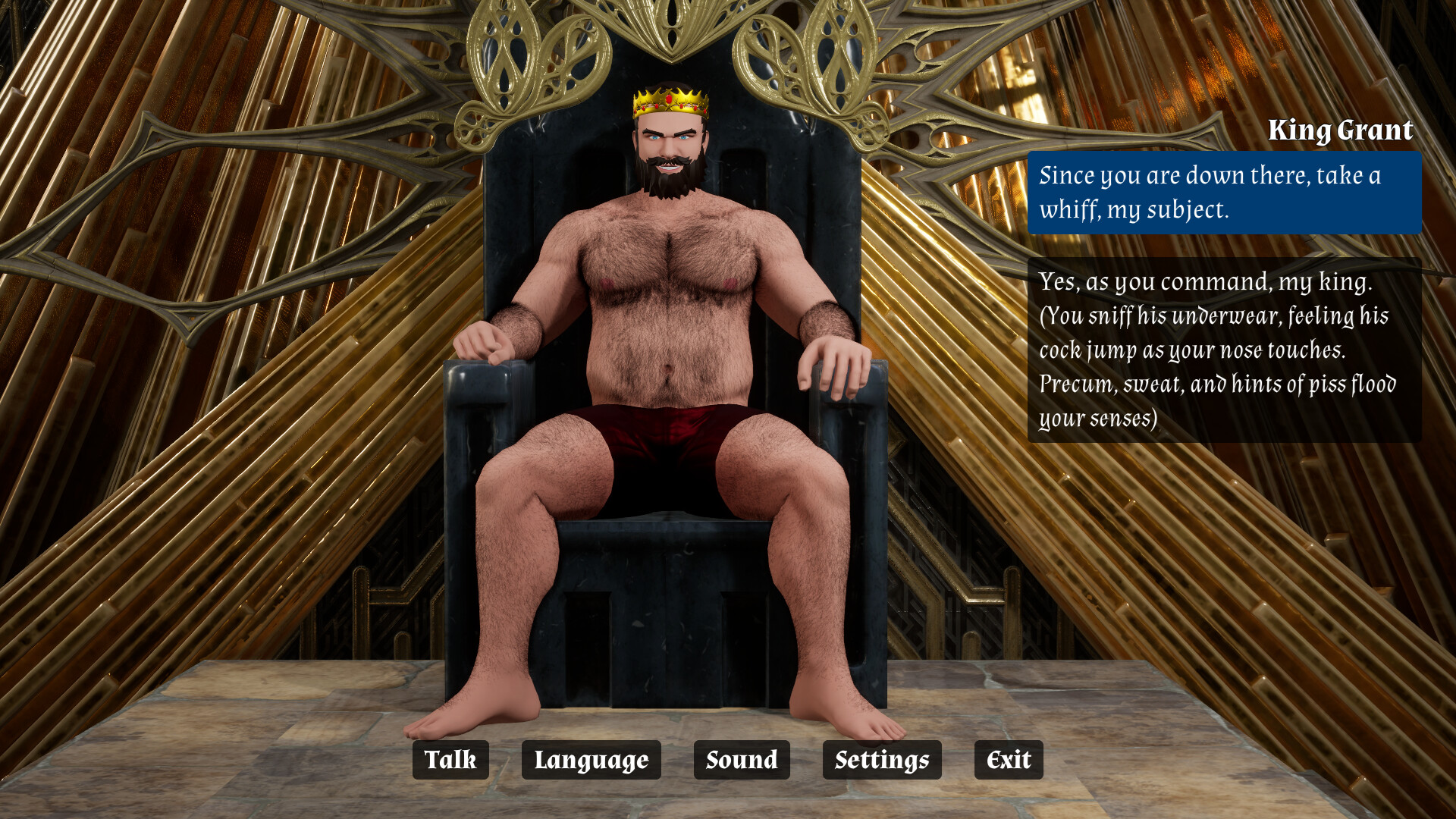Exit the game
The image size is (1456, 819).
[1008, 760]
